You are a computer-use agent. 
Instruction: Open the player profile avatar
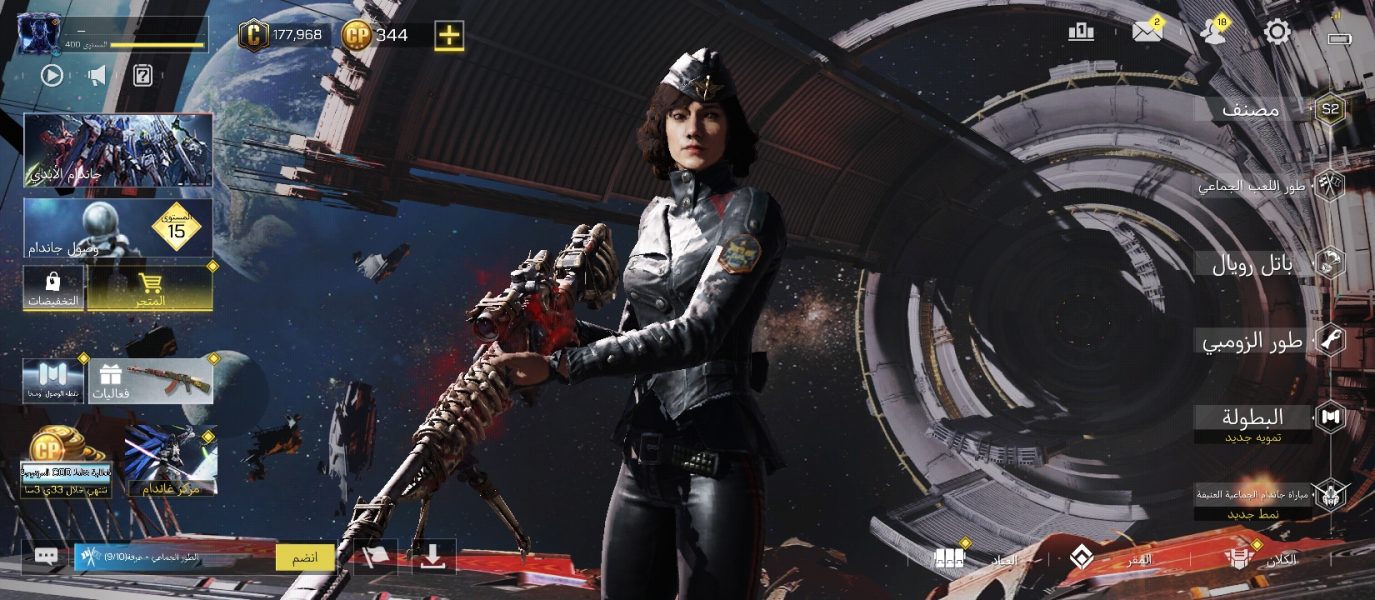click(x=40, y=34)
